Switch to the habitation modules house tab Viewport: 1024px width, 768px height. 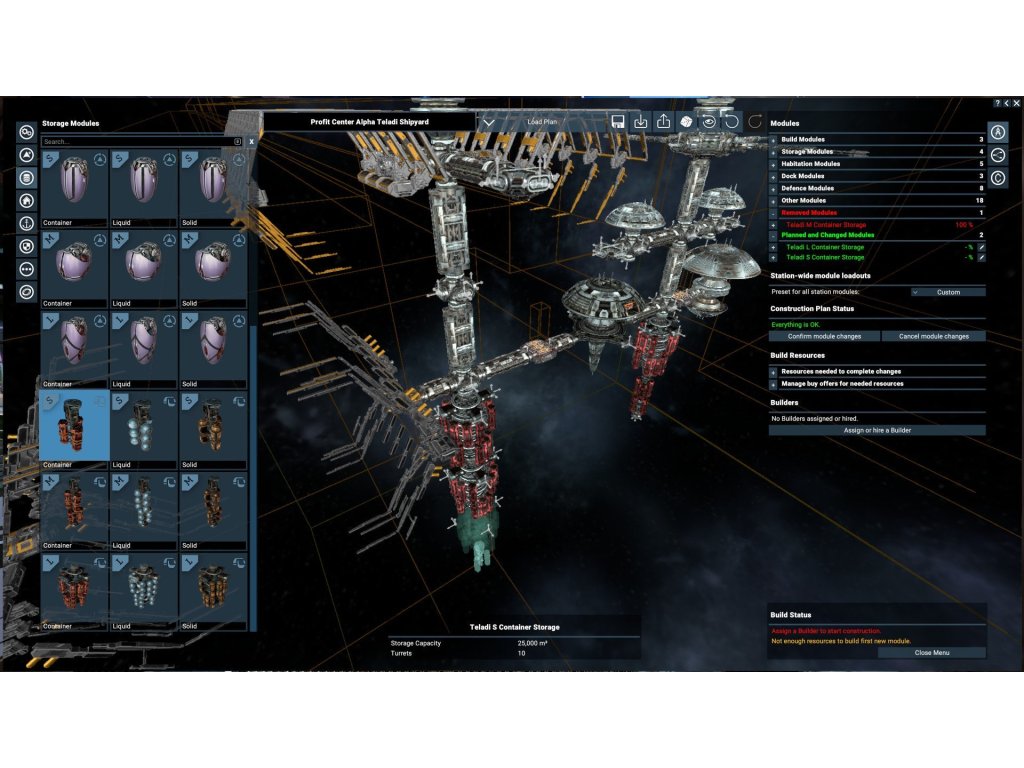[x=26, y=200]
